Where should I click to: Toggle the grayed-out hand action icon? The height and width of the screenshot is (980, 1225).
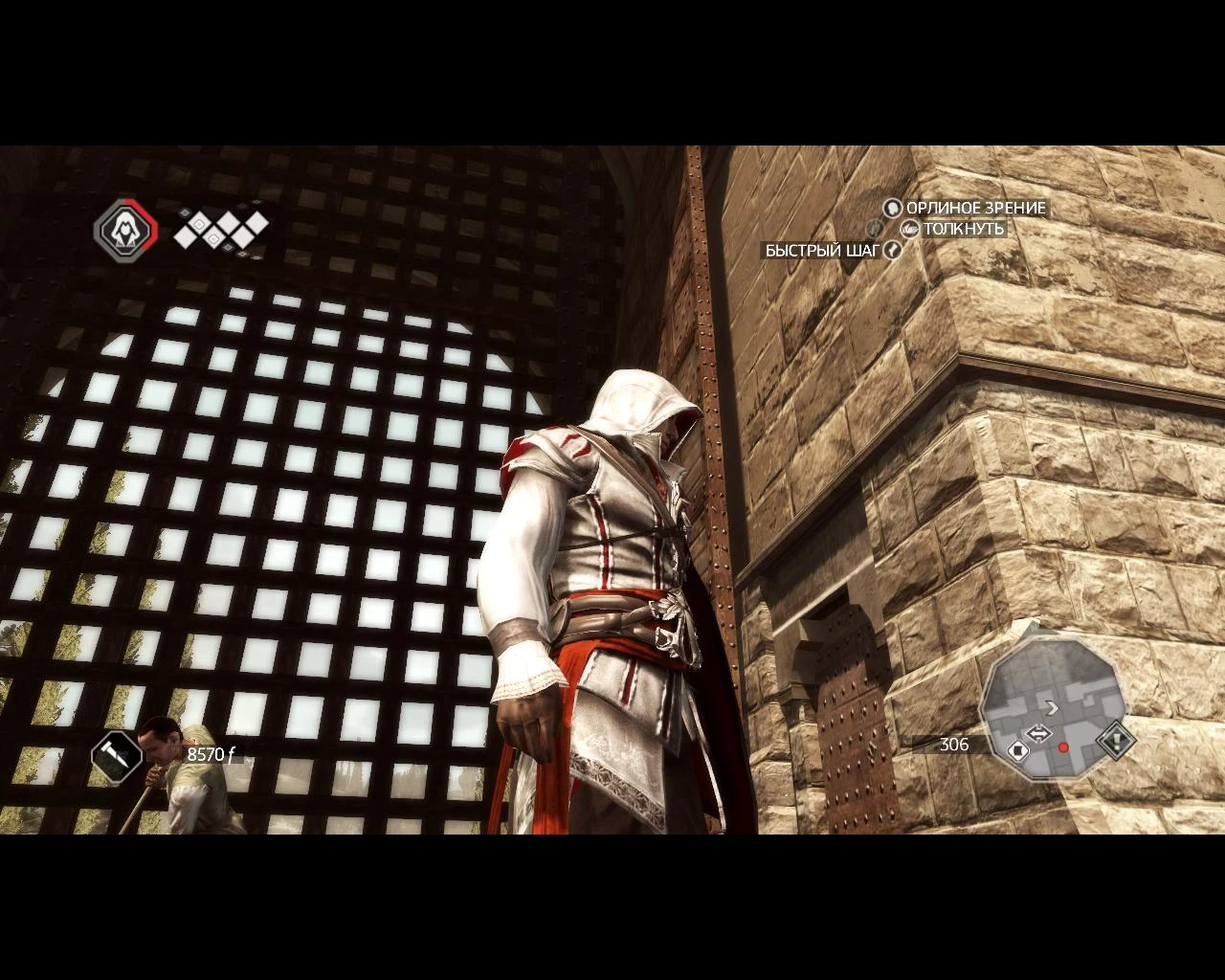click(873, 229)
